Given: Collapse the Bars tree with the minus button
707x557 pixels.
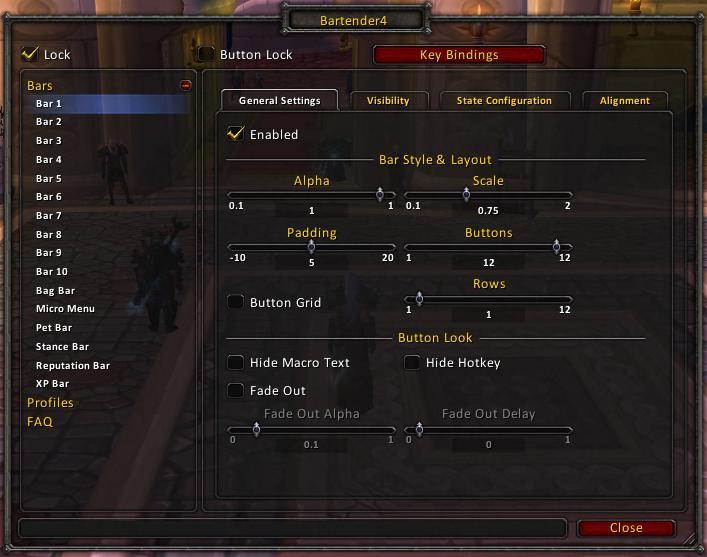Looking at the screenshot, I should [185, 86].
